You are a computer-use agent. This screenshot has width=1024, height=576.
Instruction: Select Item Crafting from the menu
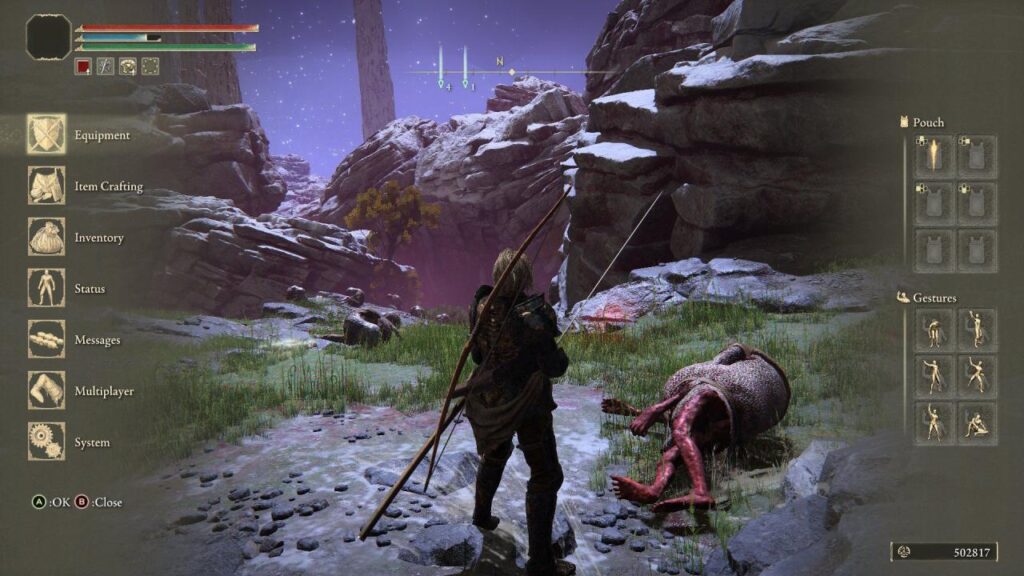[47, 186]
